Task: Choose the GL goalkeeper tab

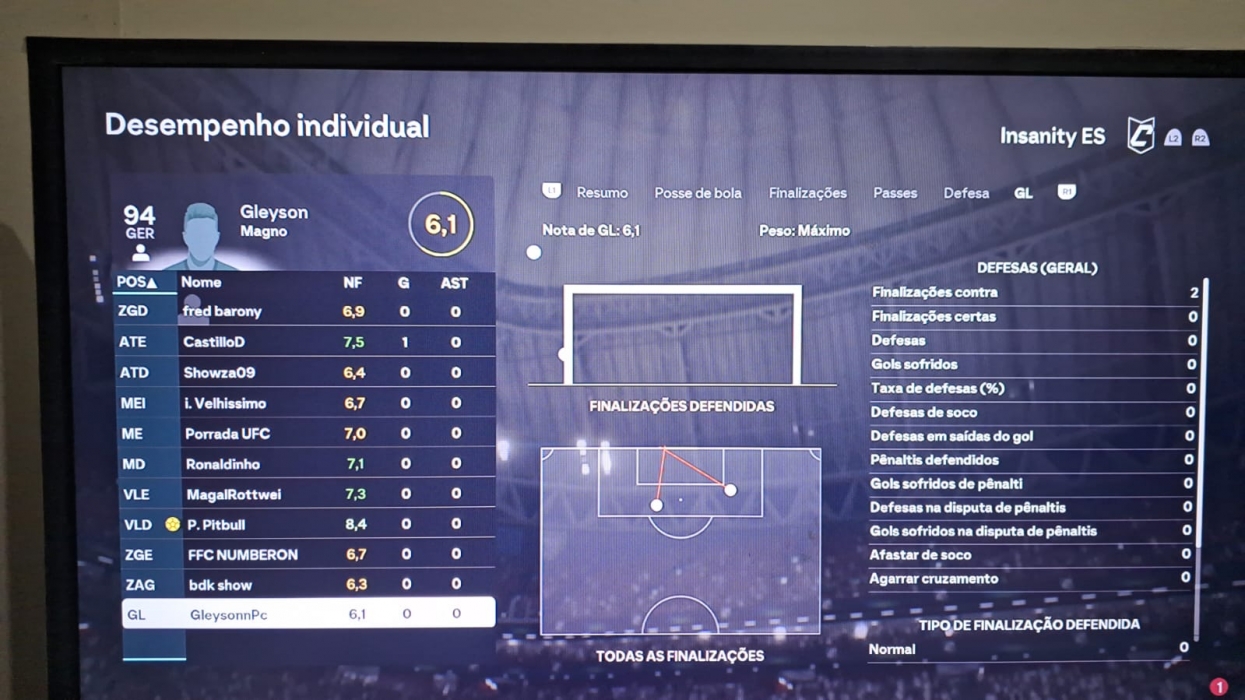Action: pyautogui.click(x=1023, y=193)
